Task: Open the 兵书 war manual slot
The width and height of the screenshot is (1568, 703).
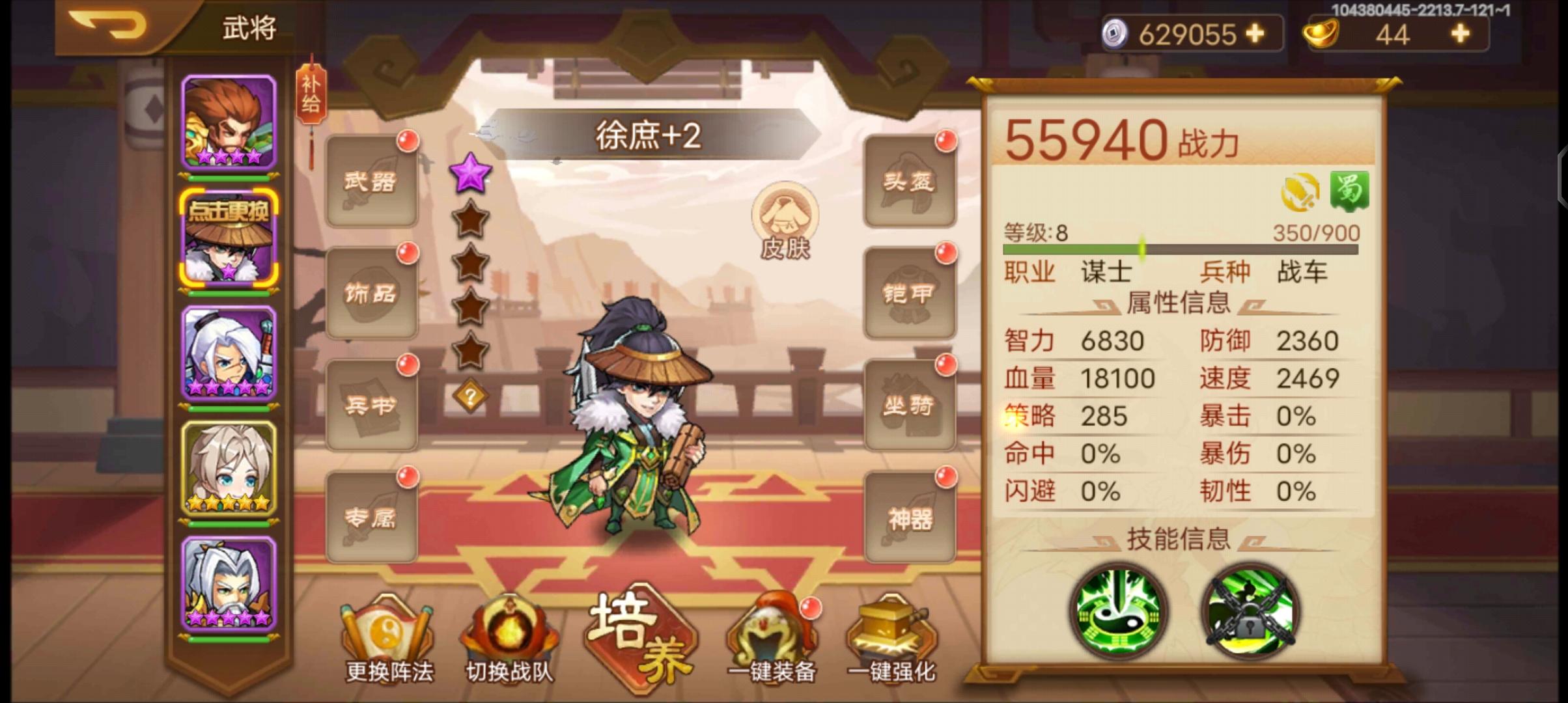Action: [371, 405]
